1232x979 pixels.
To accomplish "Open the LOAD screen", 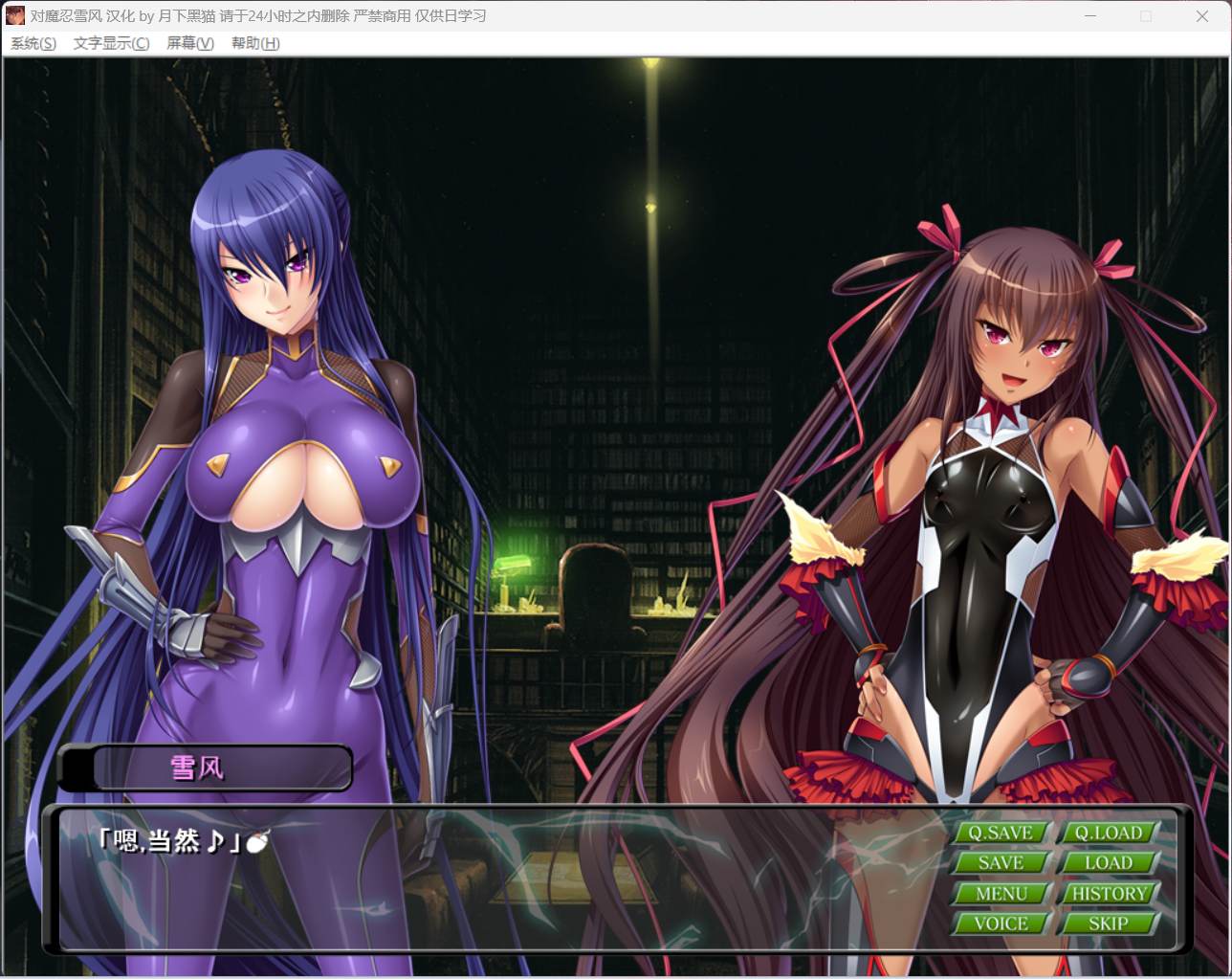I will [x=1109, y=862].
